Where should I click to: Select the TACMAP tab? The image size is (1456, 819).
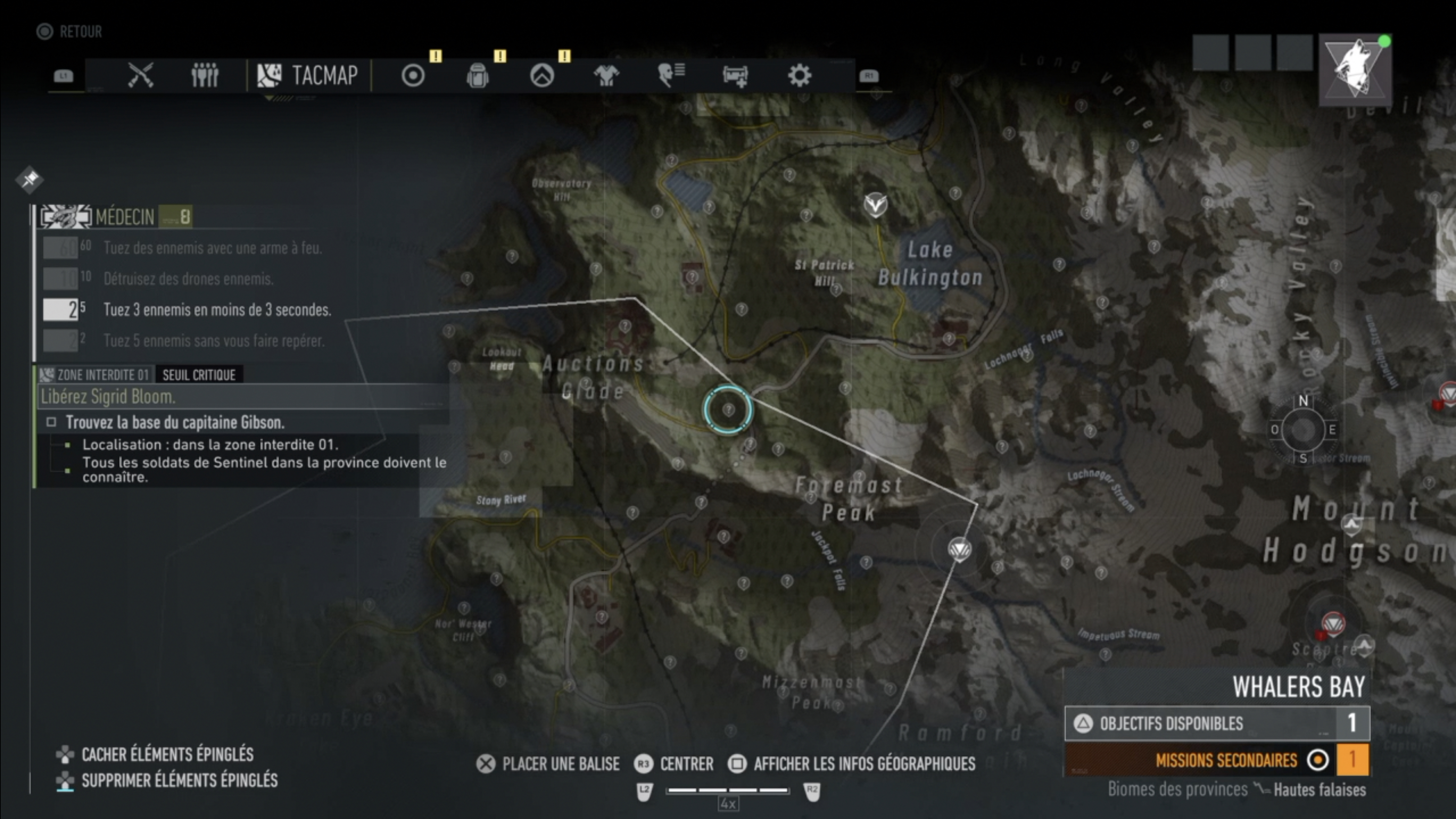click(309, 75)
